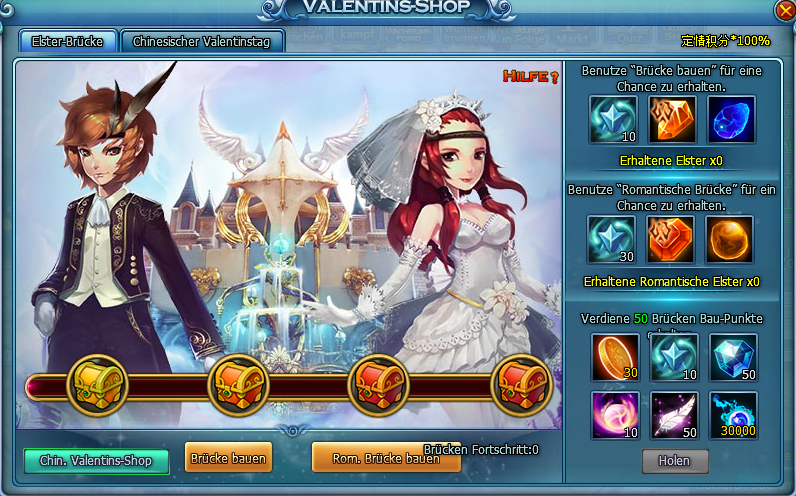Select the copper coin reward with 30
796x496 pixels.
[x=614, y=357]
